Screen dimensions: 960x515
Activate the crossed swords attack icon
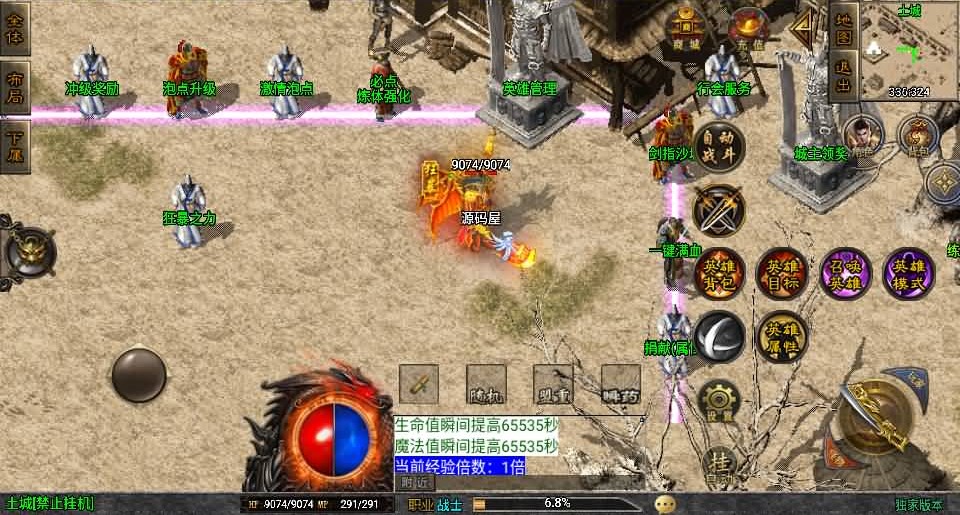tap(719, 210)
